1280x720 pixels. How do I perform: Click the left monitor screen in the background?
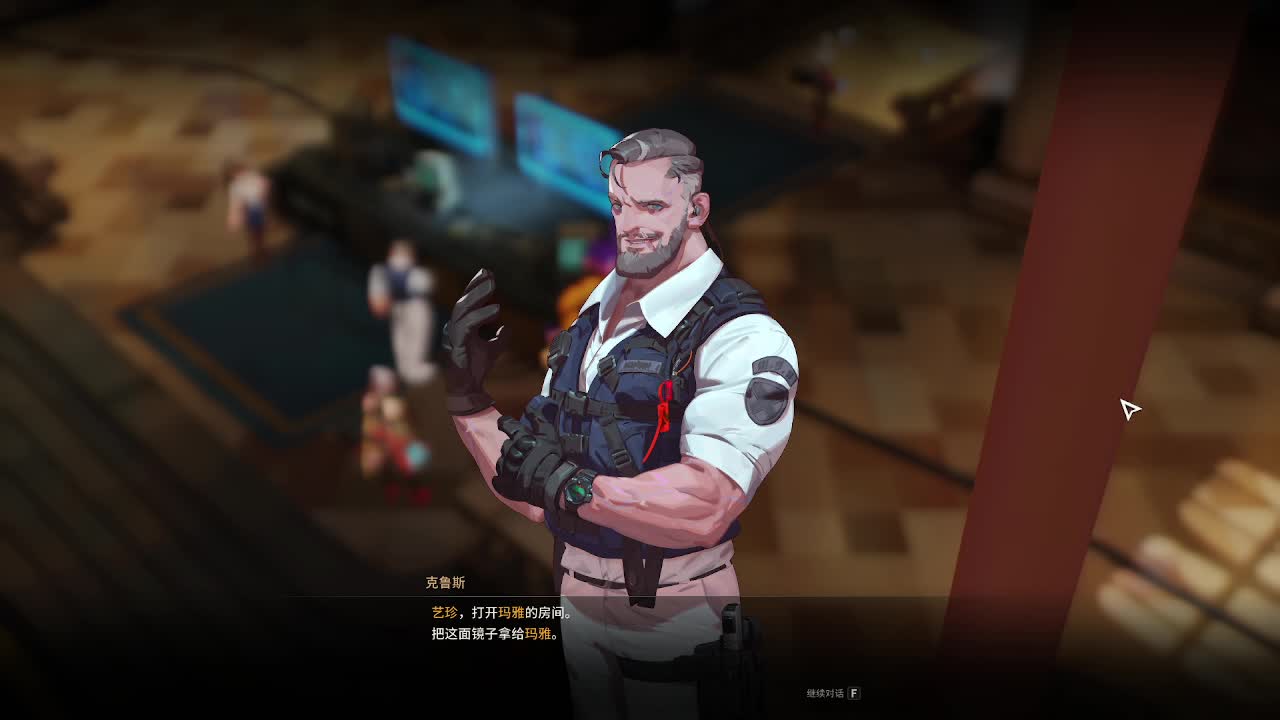click(440, 90)
